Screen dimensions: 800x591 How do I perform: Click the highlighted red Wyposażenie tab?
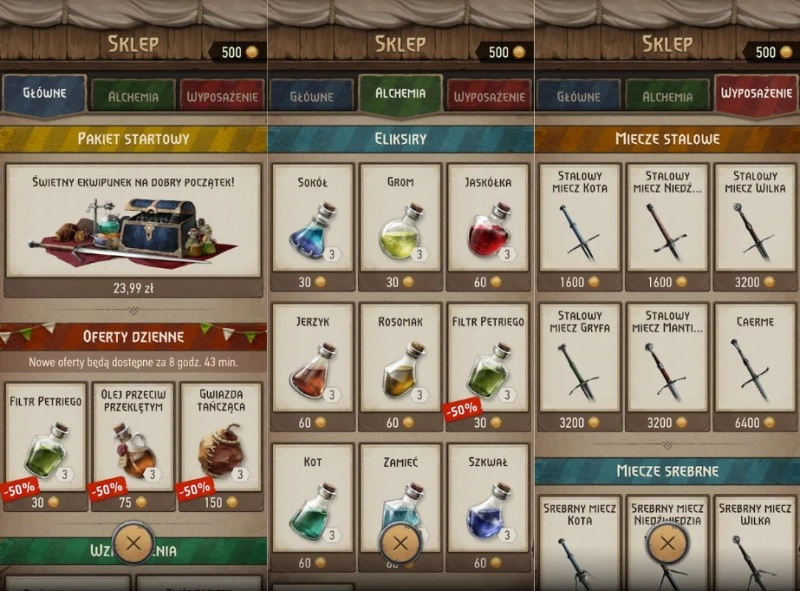(x=756, y=95)
